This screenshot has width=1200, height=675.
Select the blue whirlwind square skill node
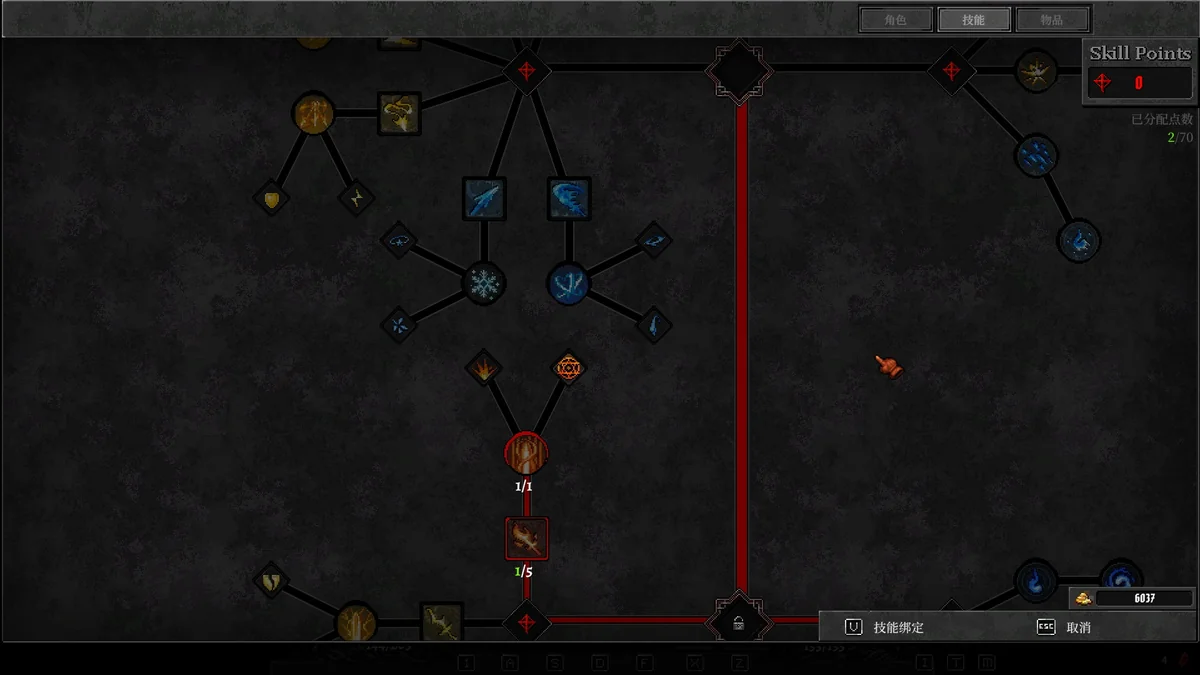(x=570, y=198)
